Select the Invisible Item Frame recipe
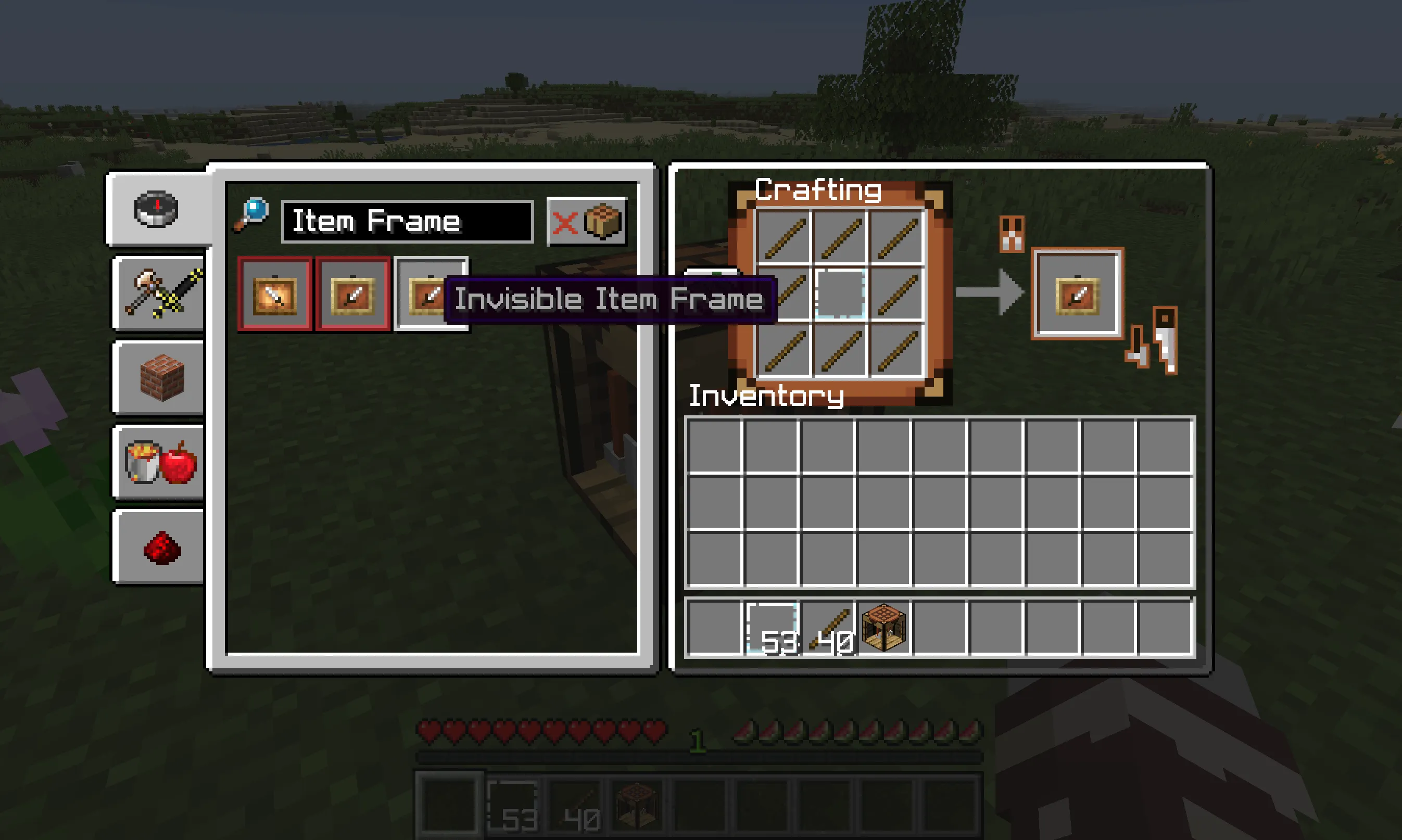 pyautogui.click(x=431, y=296)
